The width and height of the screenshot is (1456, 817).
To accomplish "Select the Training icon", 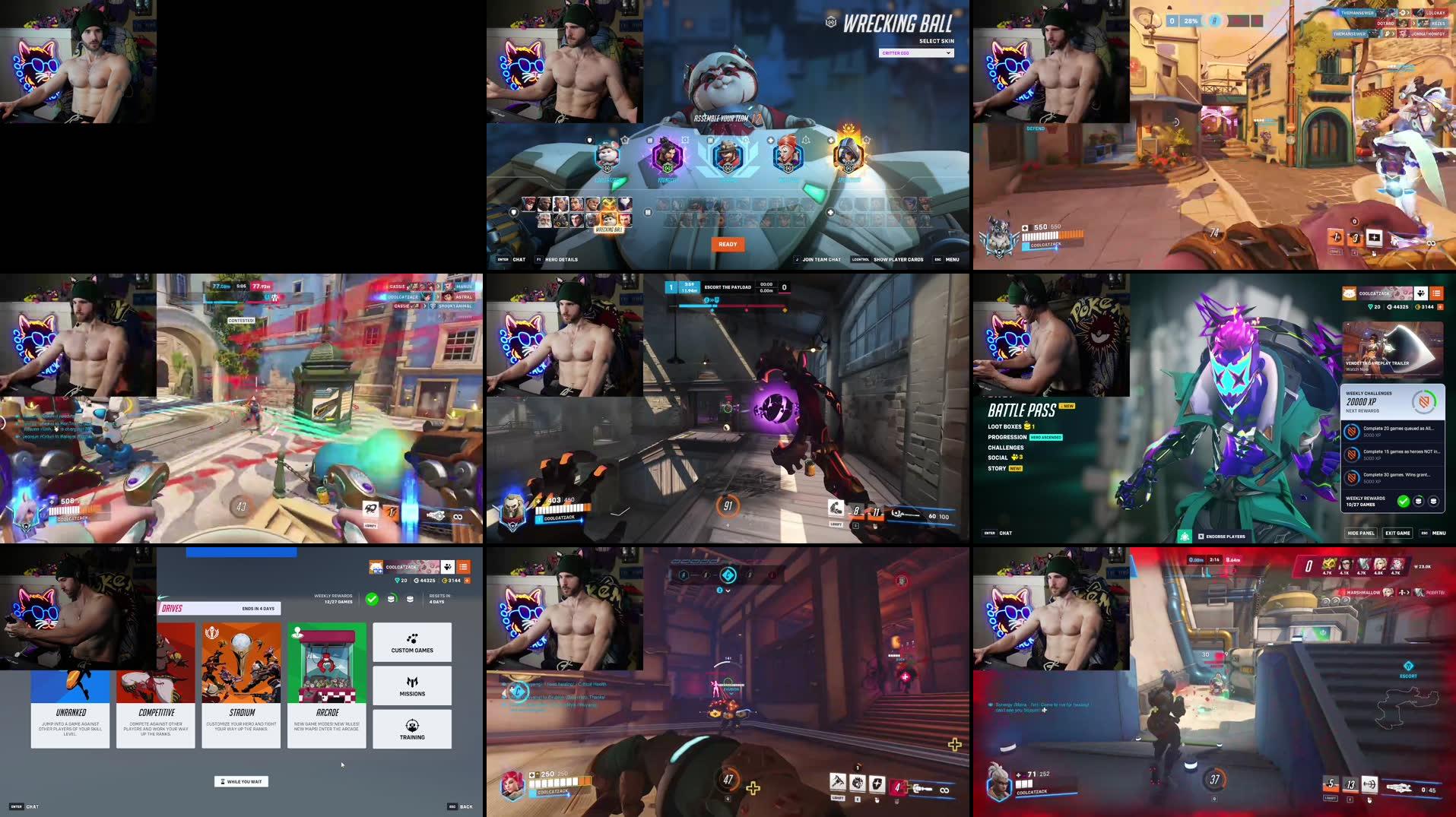I will (411, 728).
